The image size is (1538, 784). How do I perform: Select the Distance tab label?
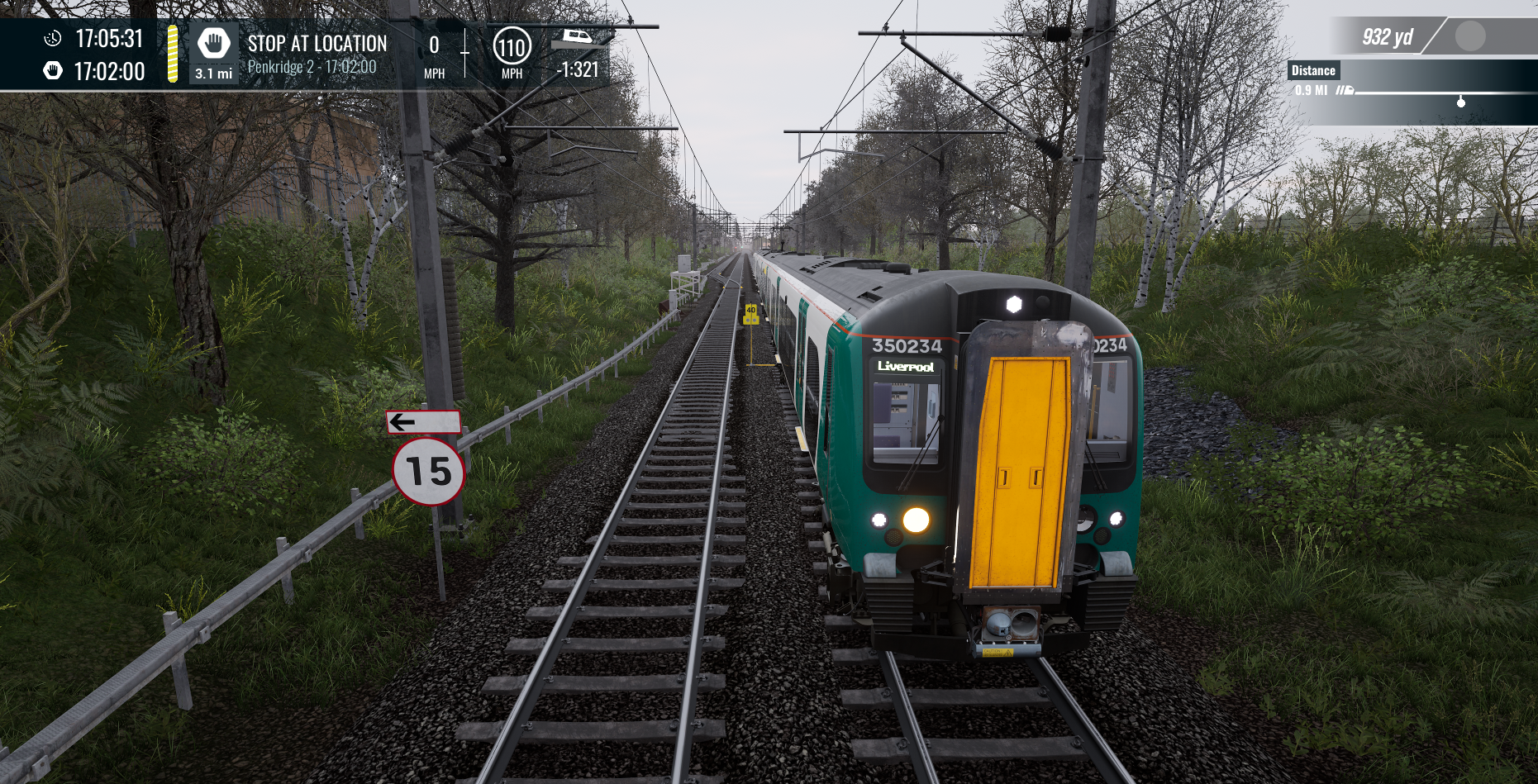pos(1314,70)
